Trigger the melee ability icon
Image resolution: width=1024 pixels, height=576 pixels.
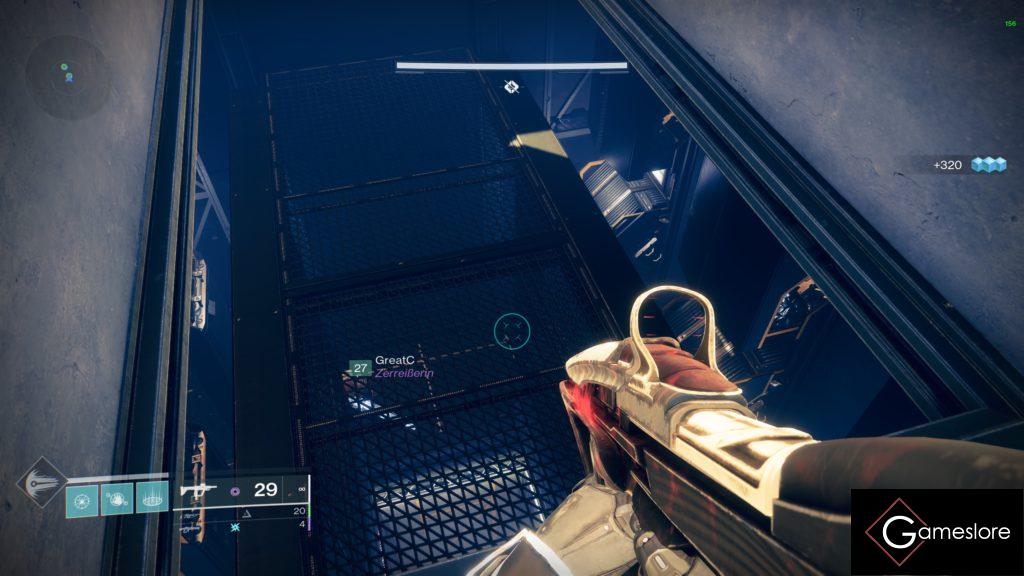[117, 498]
